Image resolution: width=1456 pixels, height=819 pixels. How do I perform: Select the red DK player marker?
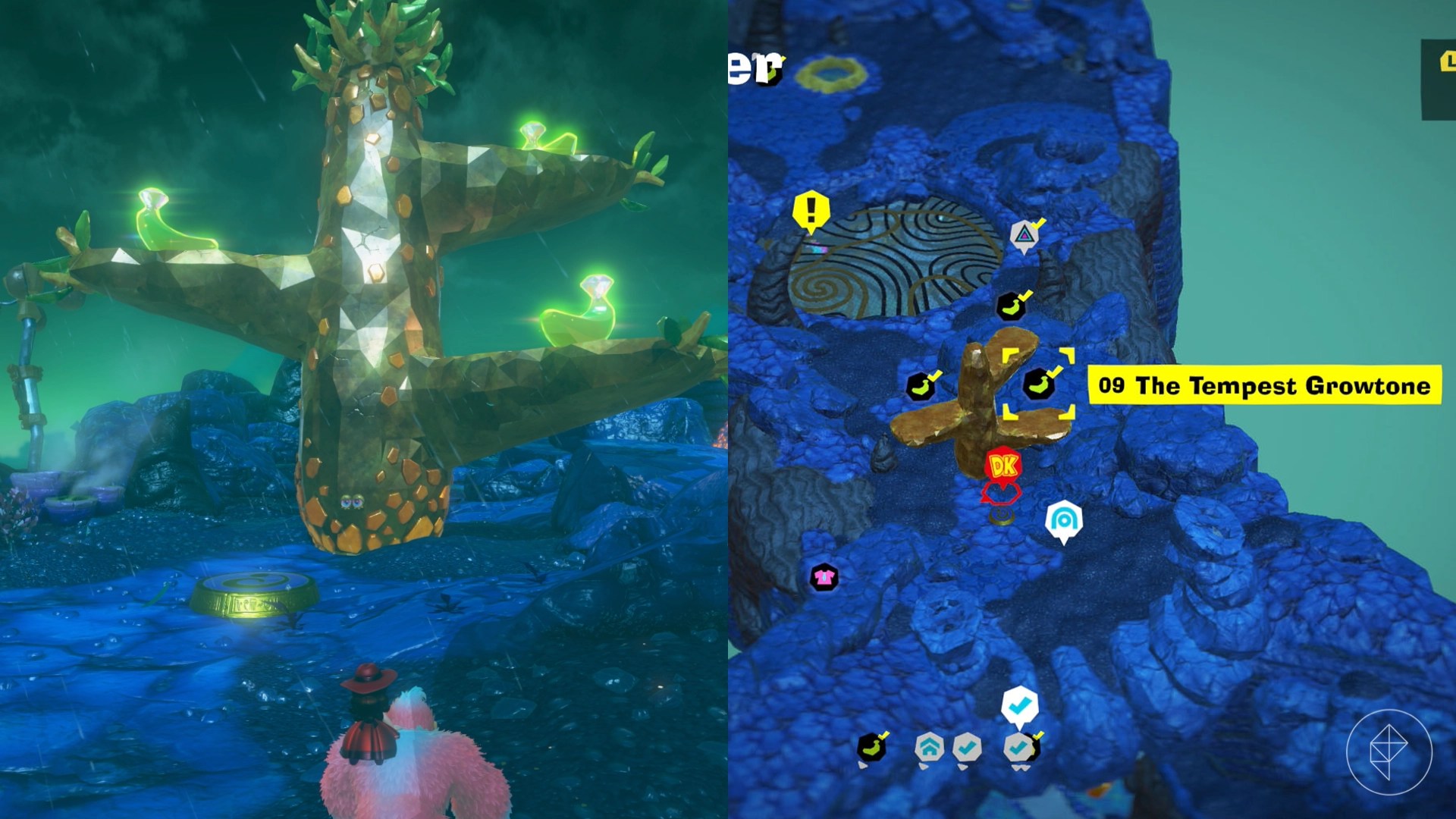(x=1003, y=466)
